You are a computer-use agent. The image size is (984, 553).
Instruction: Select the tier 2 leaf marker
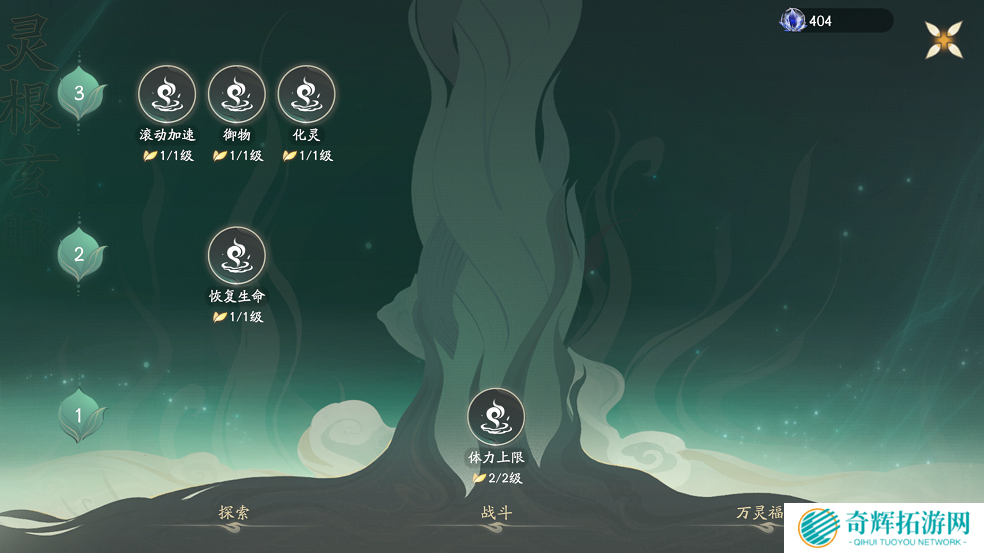(80, 254)
